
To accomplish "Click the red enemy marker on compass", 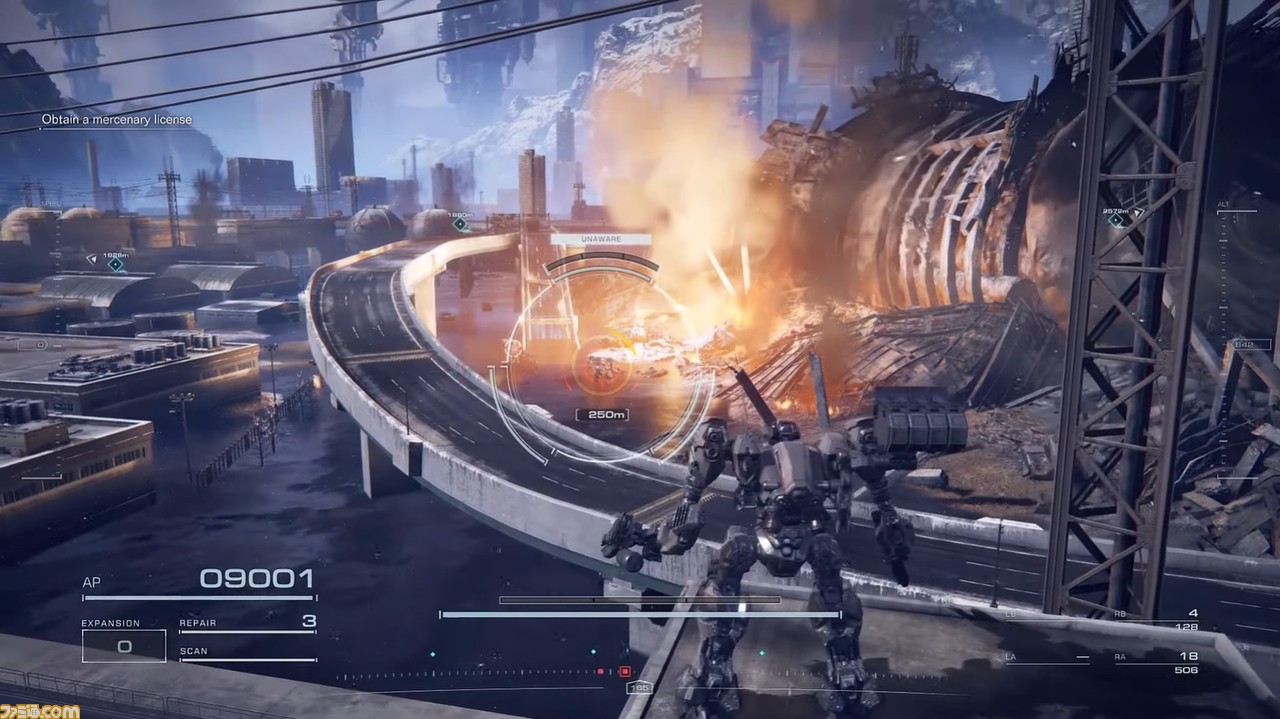I will click(625, 672).
